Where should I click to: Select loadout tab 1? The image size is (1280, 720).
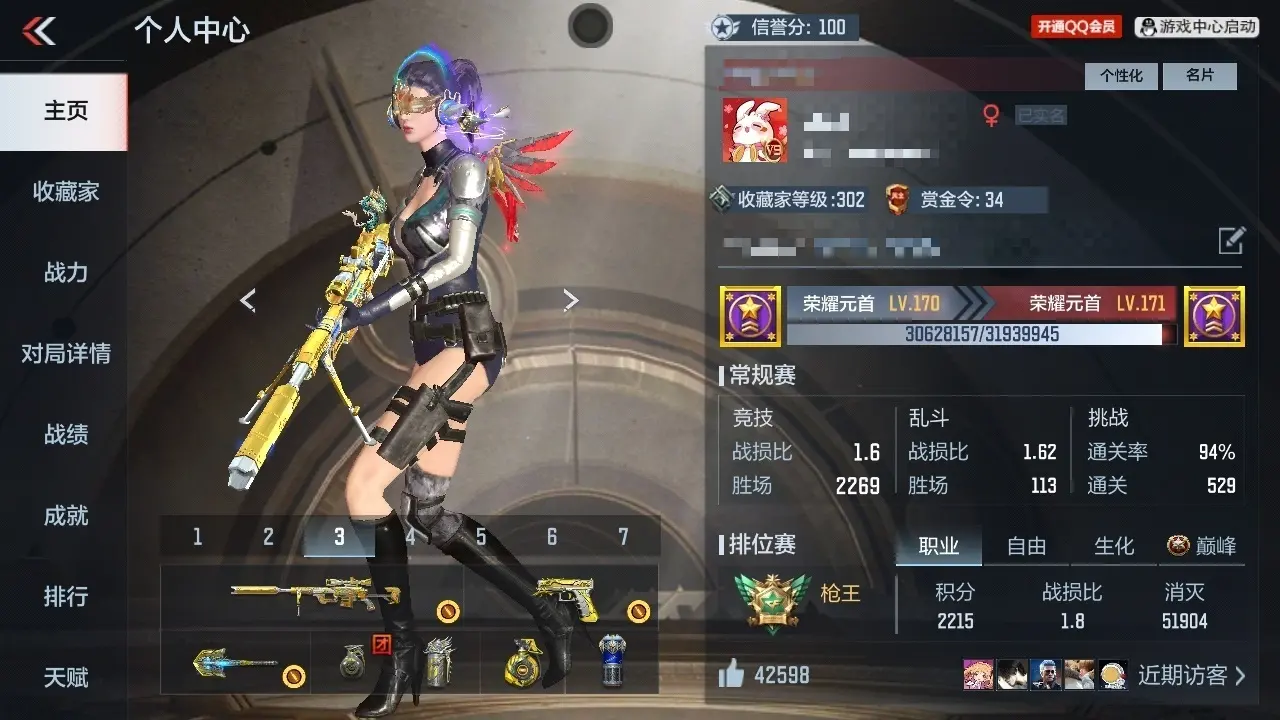(x=197, y=537)
